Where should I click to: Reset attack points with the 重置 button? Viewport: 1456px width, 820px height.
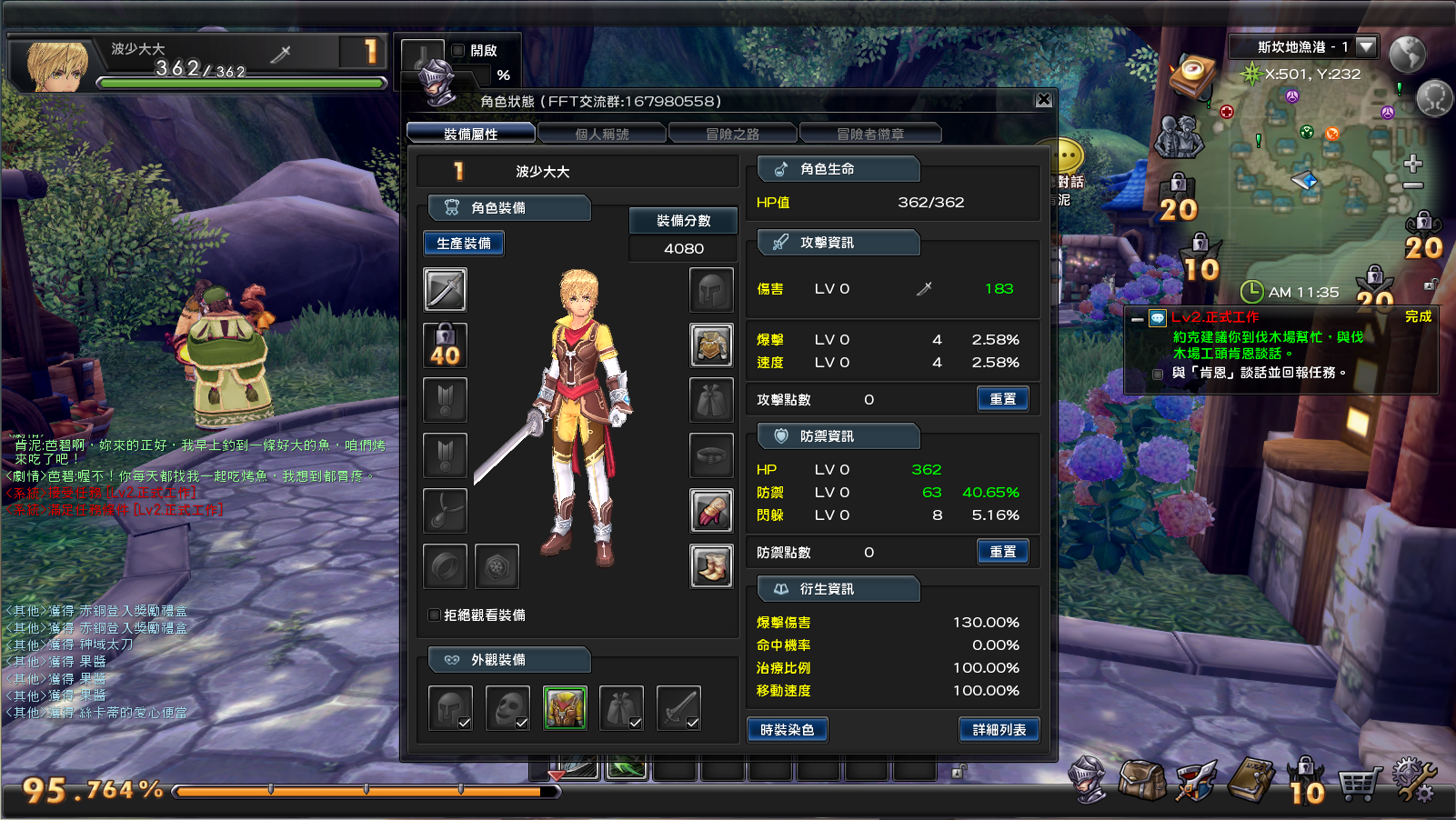click(1002, 398)
